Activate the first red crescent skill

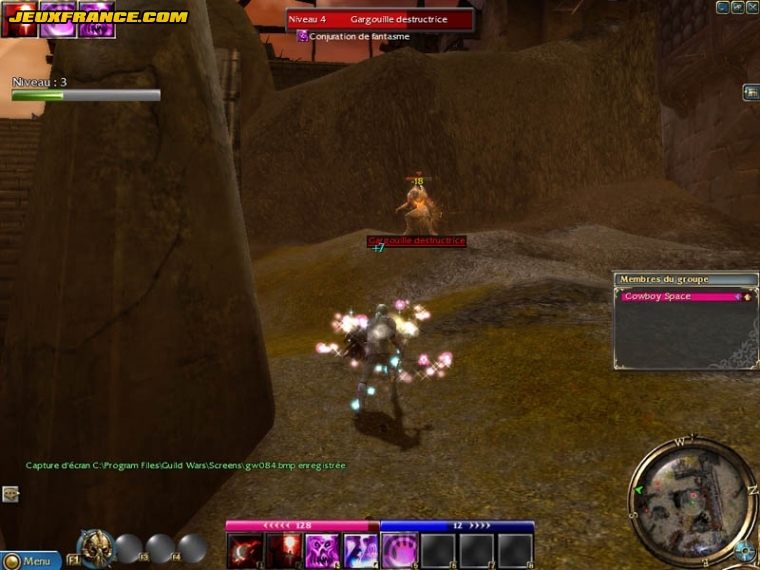click(244, 551)
